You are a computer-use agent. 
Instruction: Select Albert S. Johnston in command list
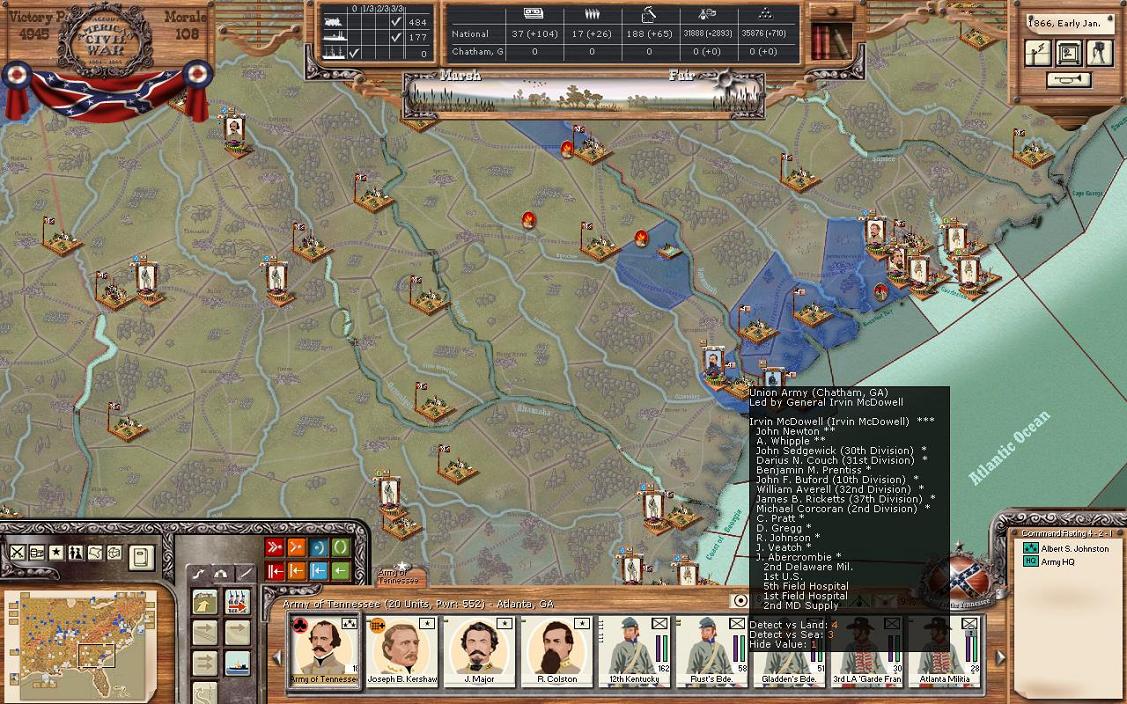[1075, 548]
